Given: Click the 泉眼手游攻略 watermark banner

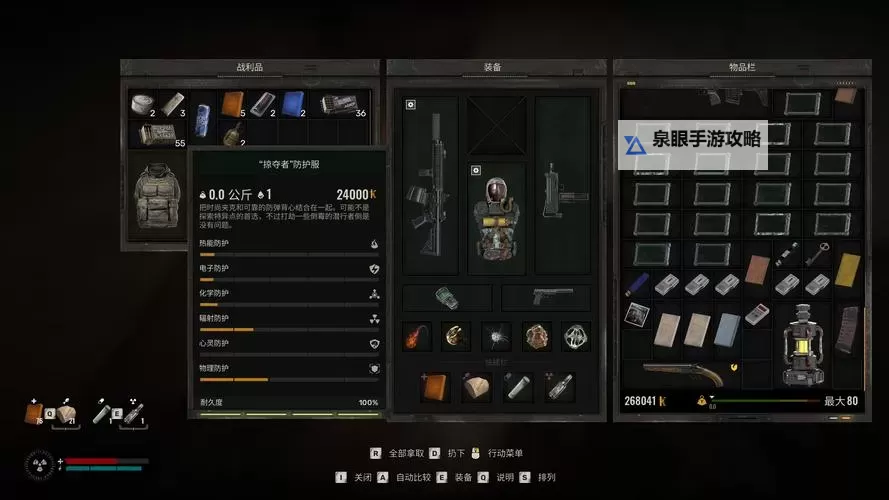Looking at the screenshot, I should (x=692, y=140).
